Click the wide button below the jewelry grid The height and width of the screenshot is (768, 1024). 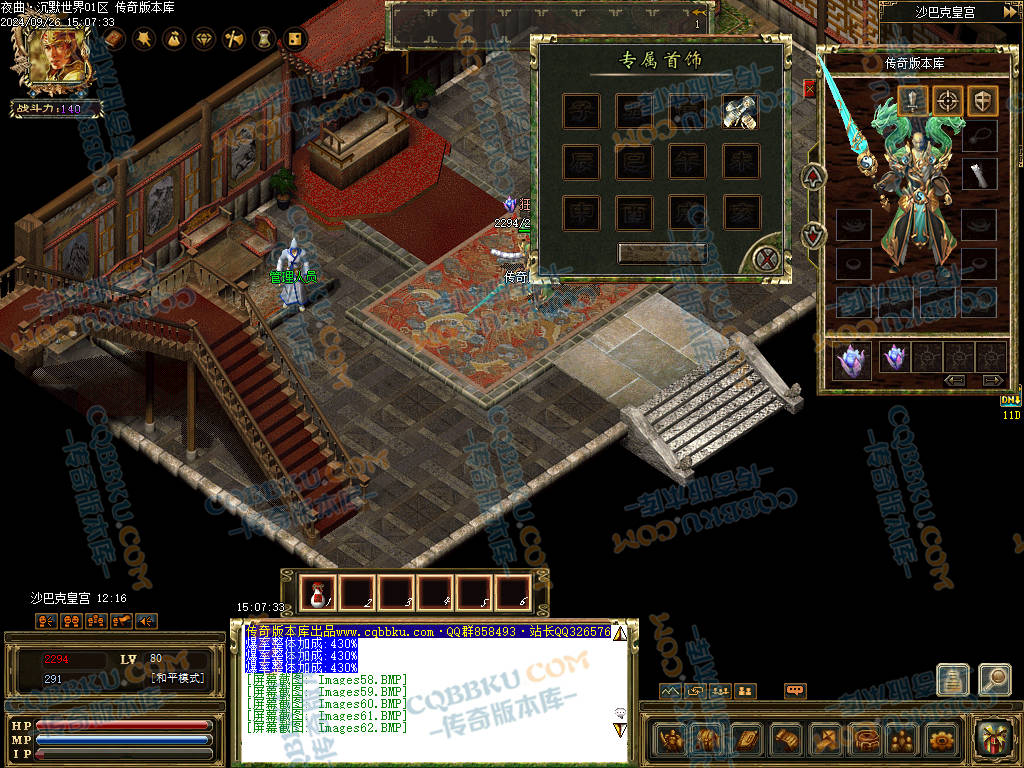(x=662, y=253)
